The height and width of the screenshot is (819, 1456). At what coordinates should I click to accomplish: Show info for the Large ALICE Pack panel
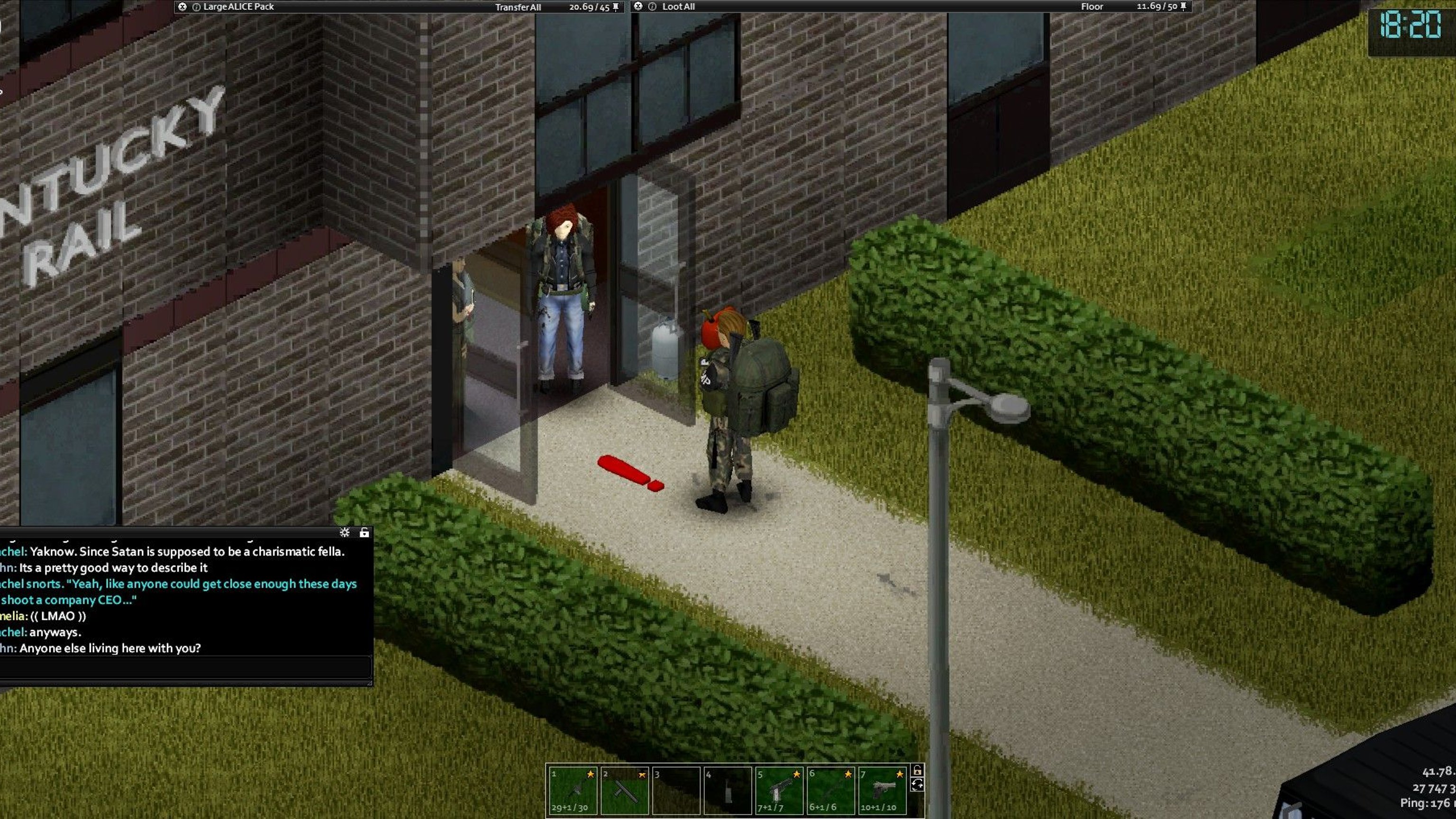197,7
